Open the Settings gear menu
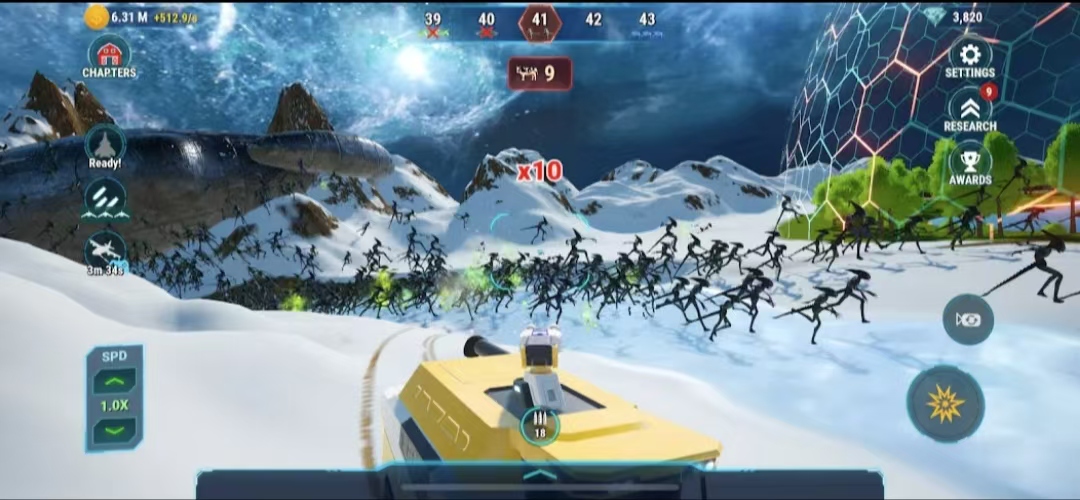This screenshot has width=1080, height=500. 969,57
